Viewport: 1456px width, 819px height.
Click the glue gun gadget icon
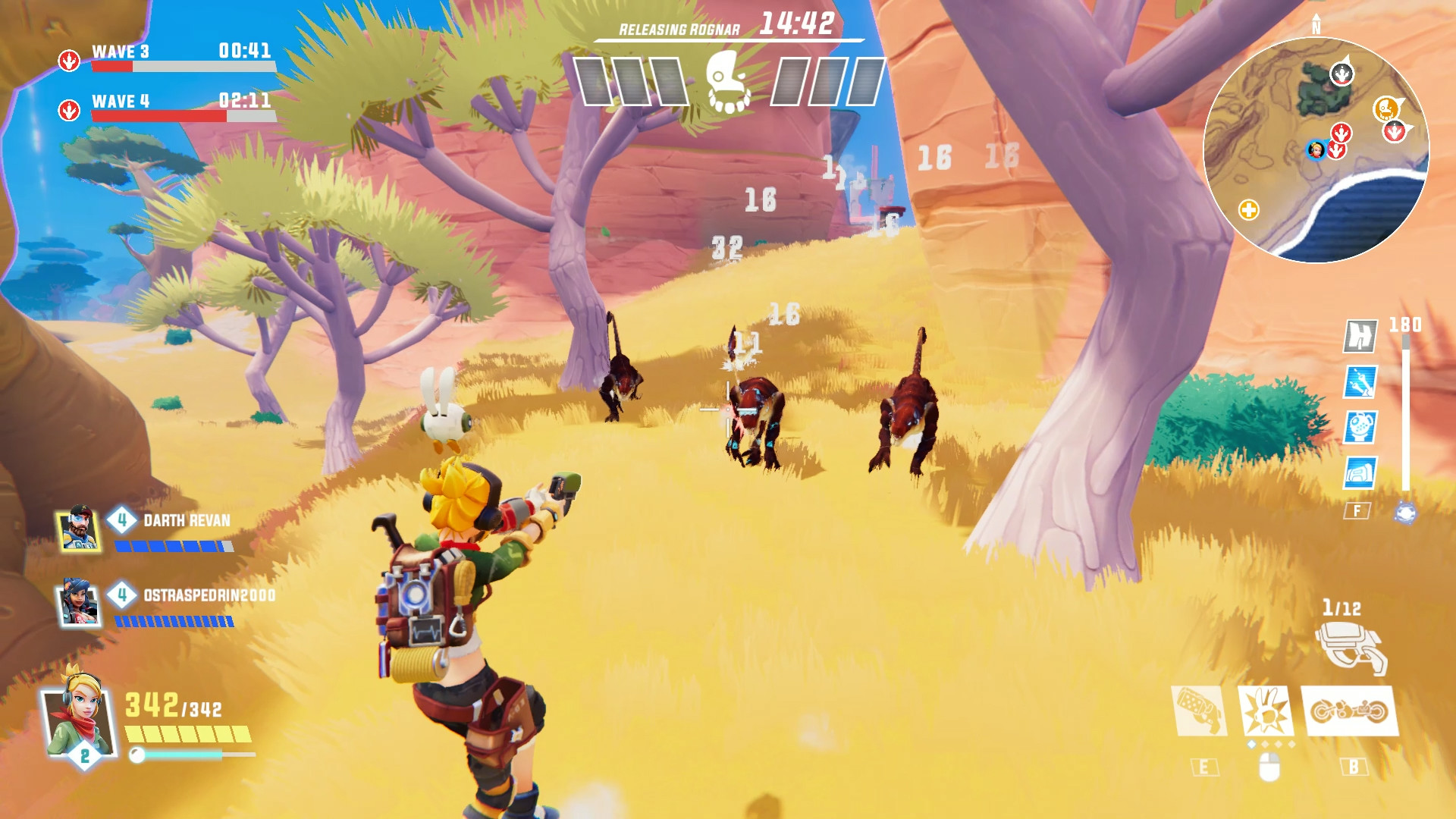[1200, 711]
